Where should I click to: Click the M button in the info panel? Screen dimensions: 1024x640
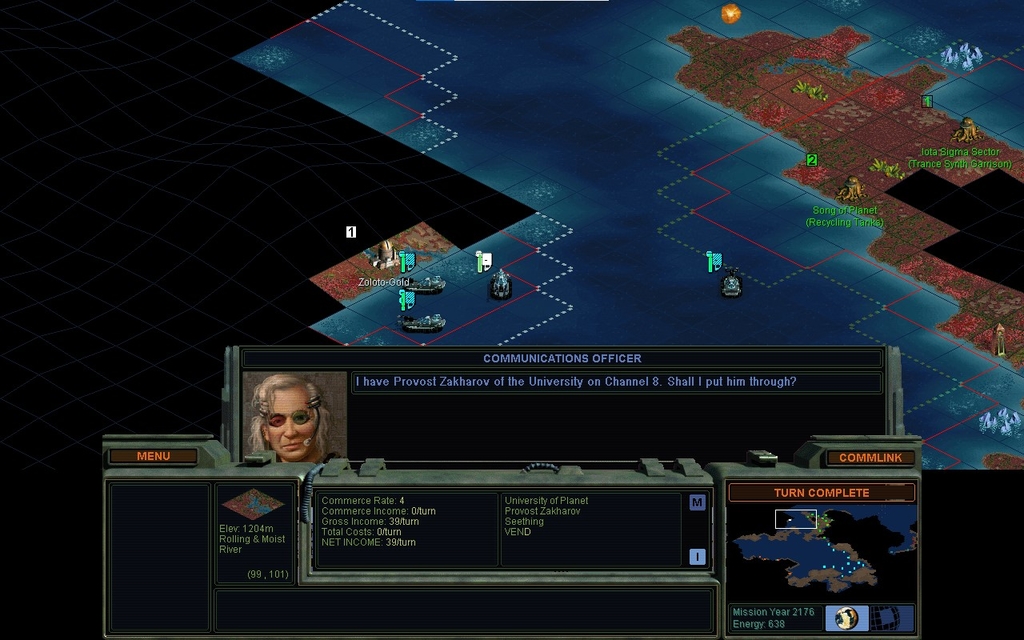coord(697,502)
